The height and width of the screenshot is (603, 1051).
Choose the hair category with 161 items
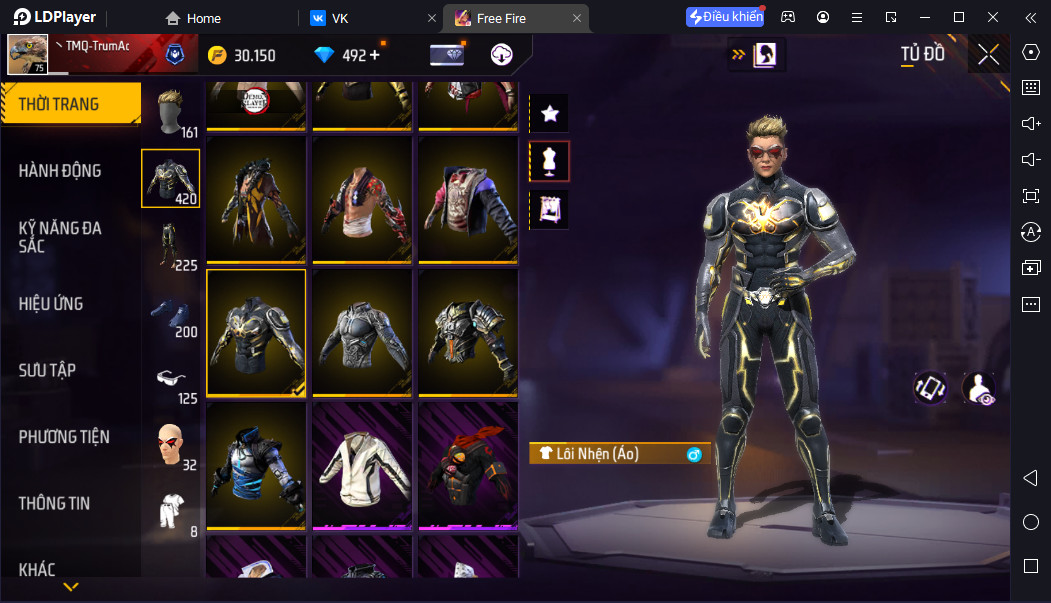click(170, 111)
